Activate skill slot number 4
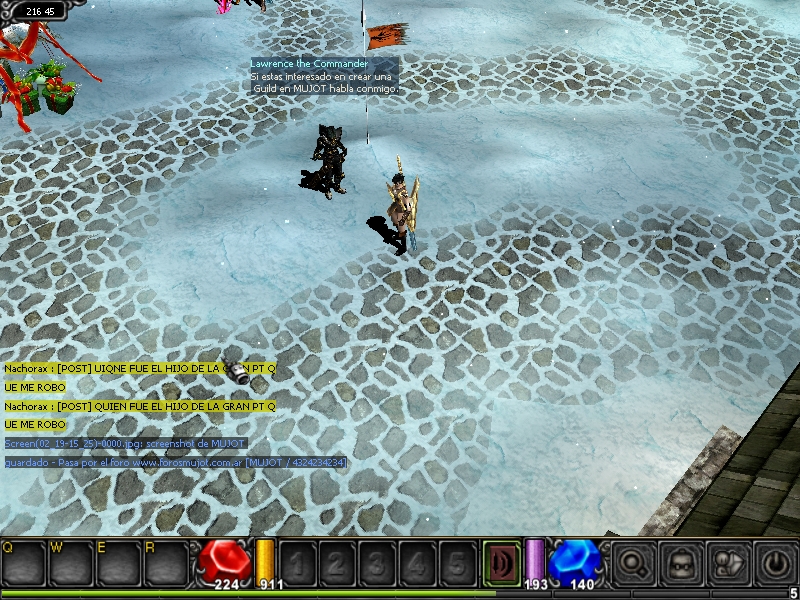Viewport: 800px width, 600px height. click(x=417, y=562)
